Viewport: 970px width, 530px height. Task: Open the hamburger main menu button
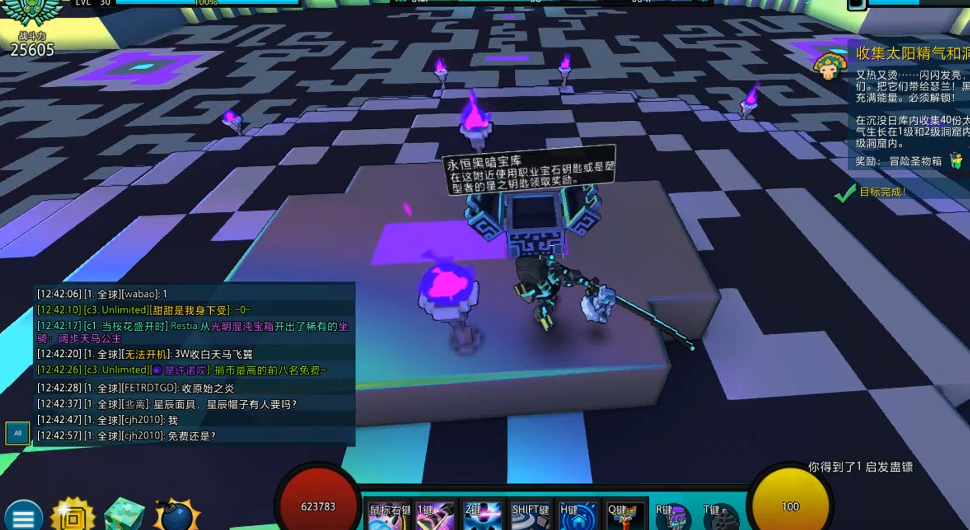point(22,516)
